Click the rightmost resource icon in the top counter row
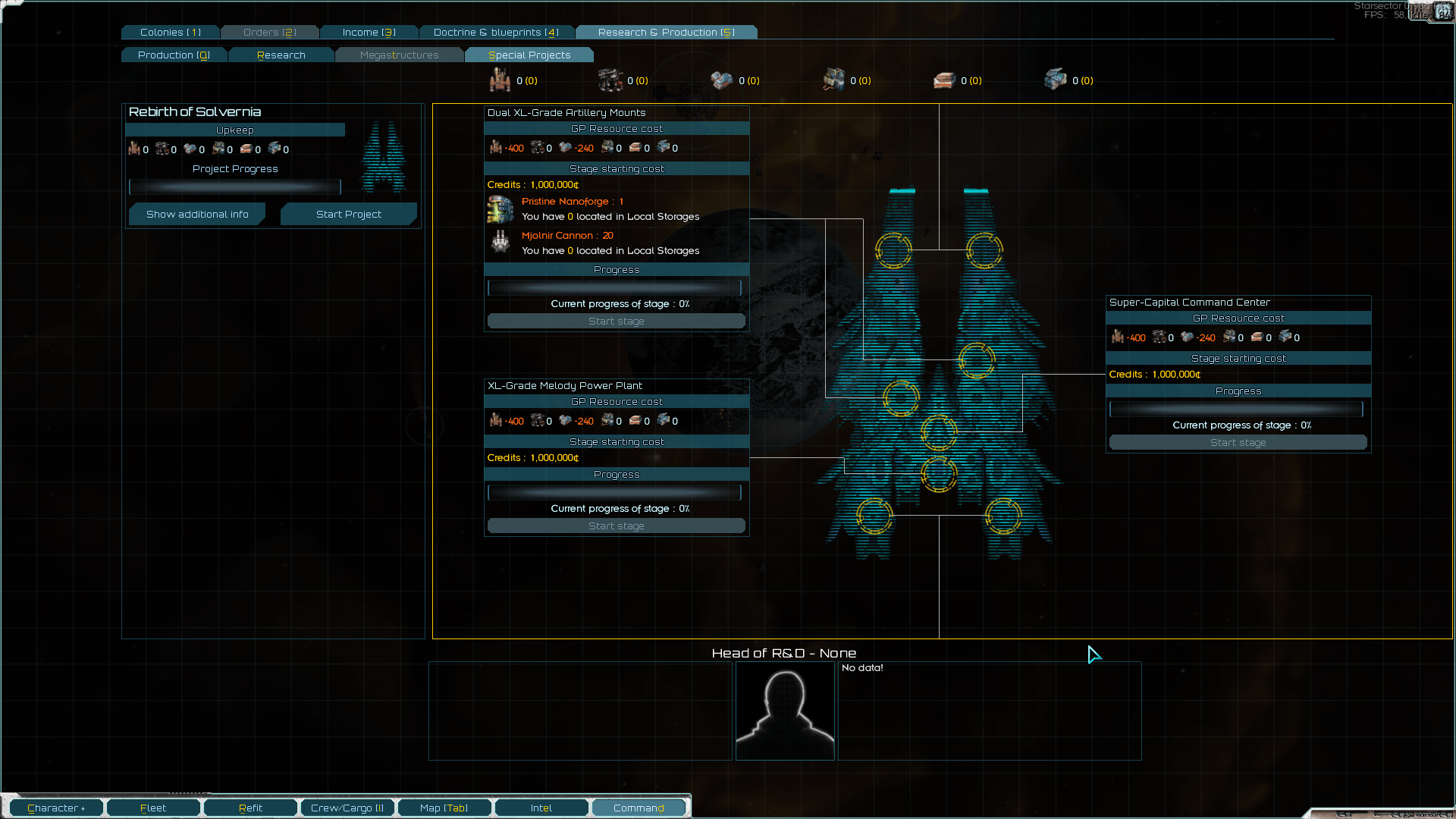 [1056, 79]
